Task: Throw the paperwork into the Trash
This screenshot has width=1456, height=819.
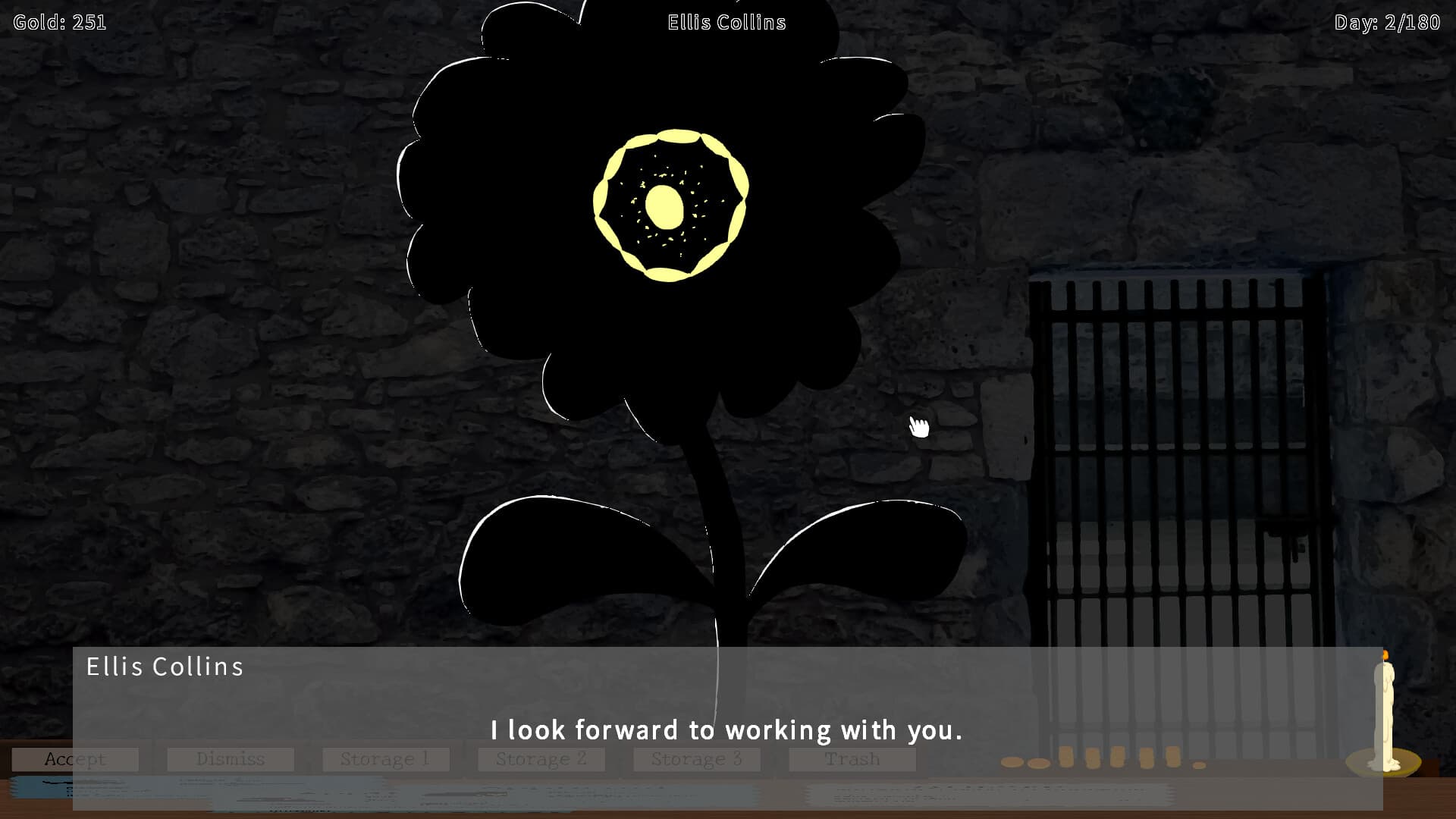Action: (852, 758)
